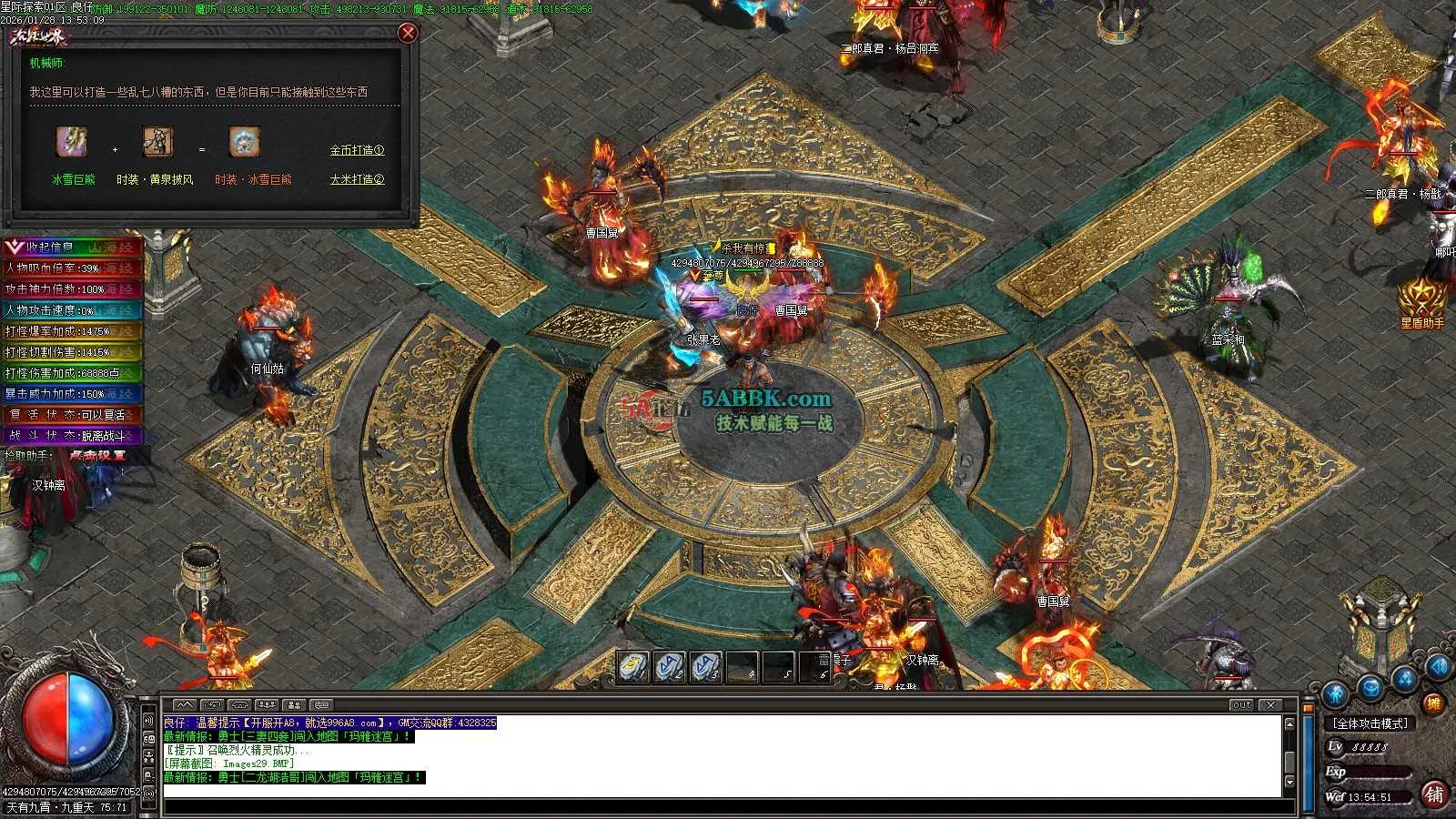Viewport: 1456px width, 819px height.
Task: Click the speaker sound orb button
Action: tap(1439, 666)
